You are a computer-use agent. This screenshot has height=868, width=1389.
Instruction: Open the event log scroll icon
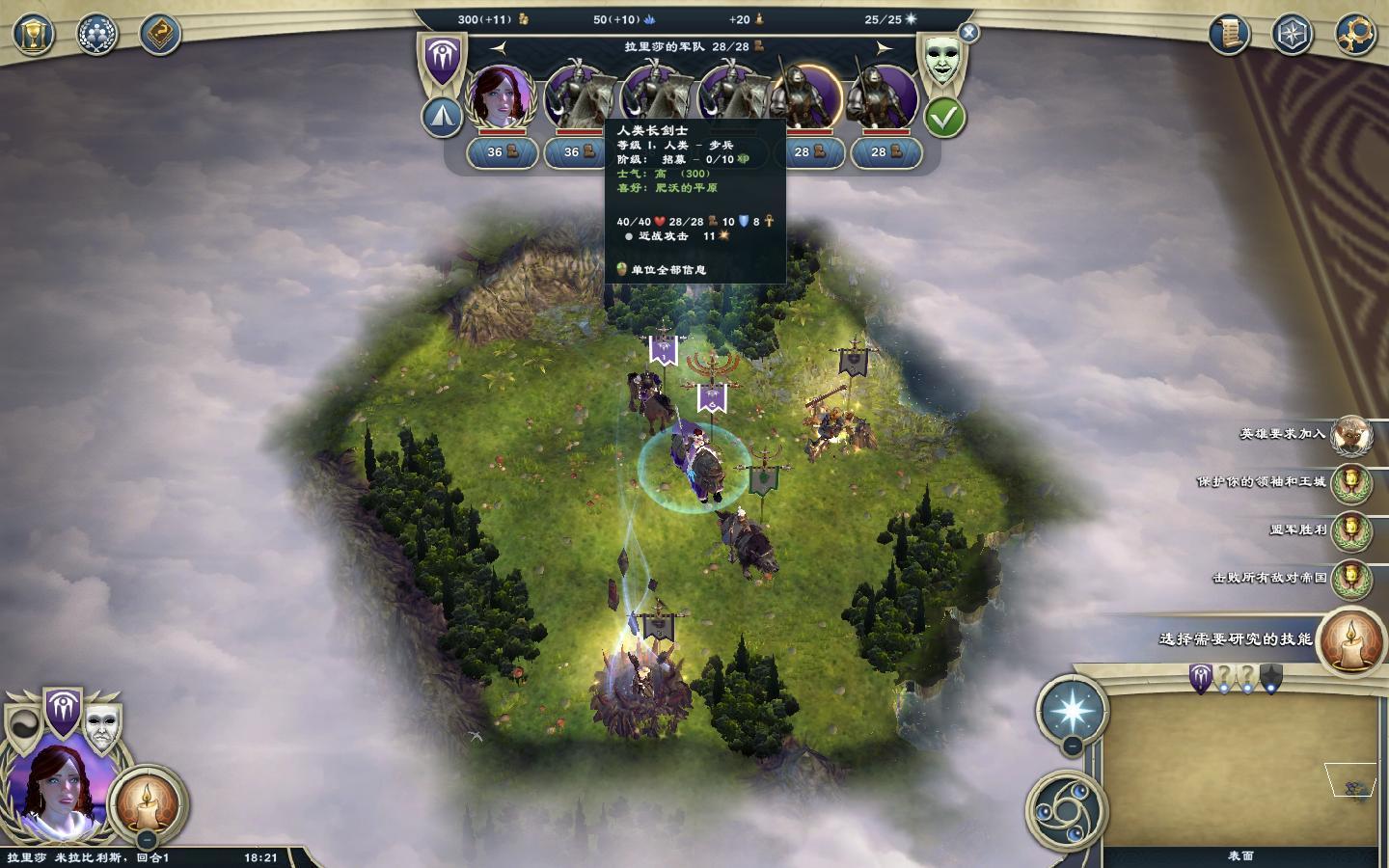point(1229,35)
